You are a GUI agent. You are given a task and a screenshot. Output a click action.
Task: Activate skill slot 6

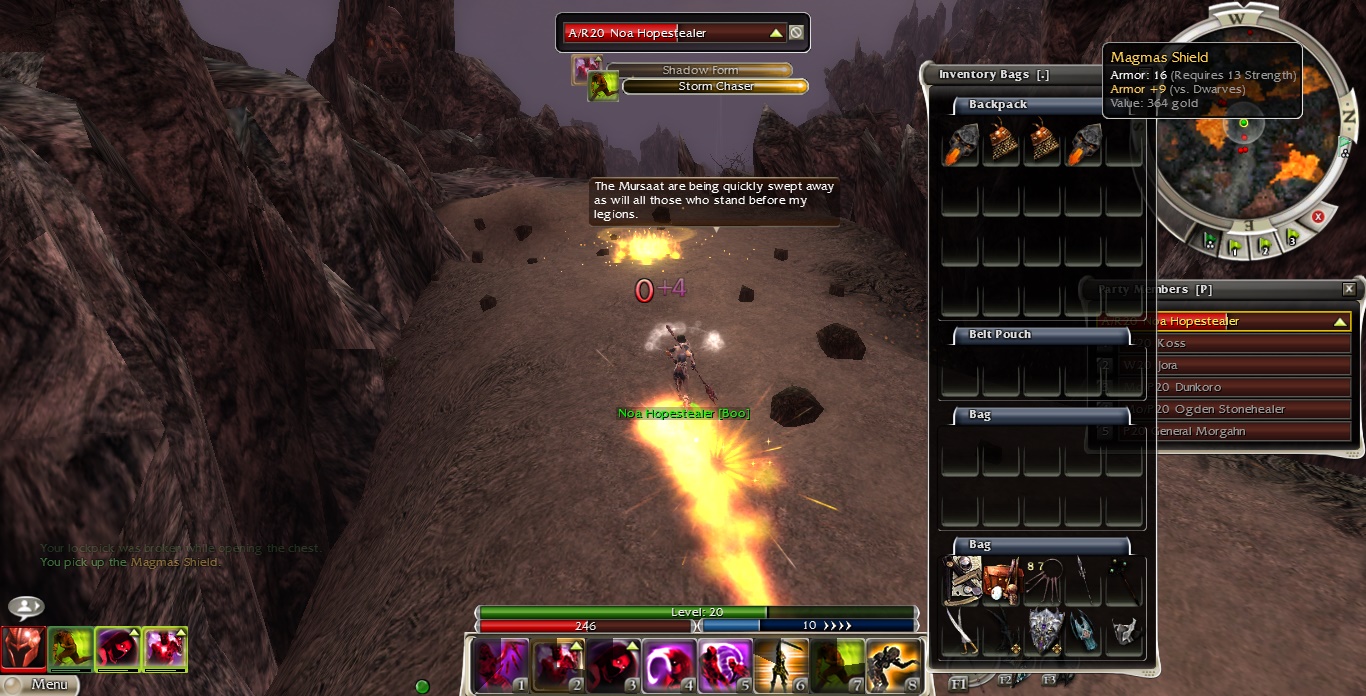click(x=781, y=666)
